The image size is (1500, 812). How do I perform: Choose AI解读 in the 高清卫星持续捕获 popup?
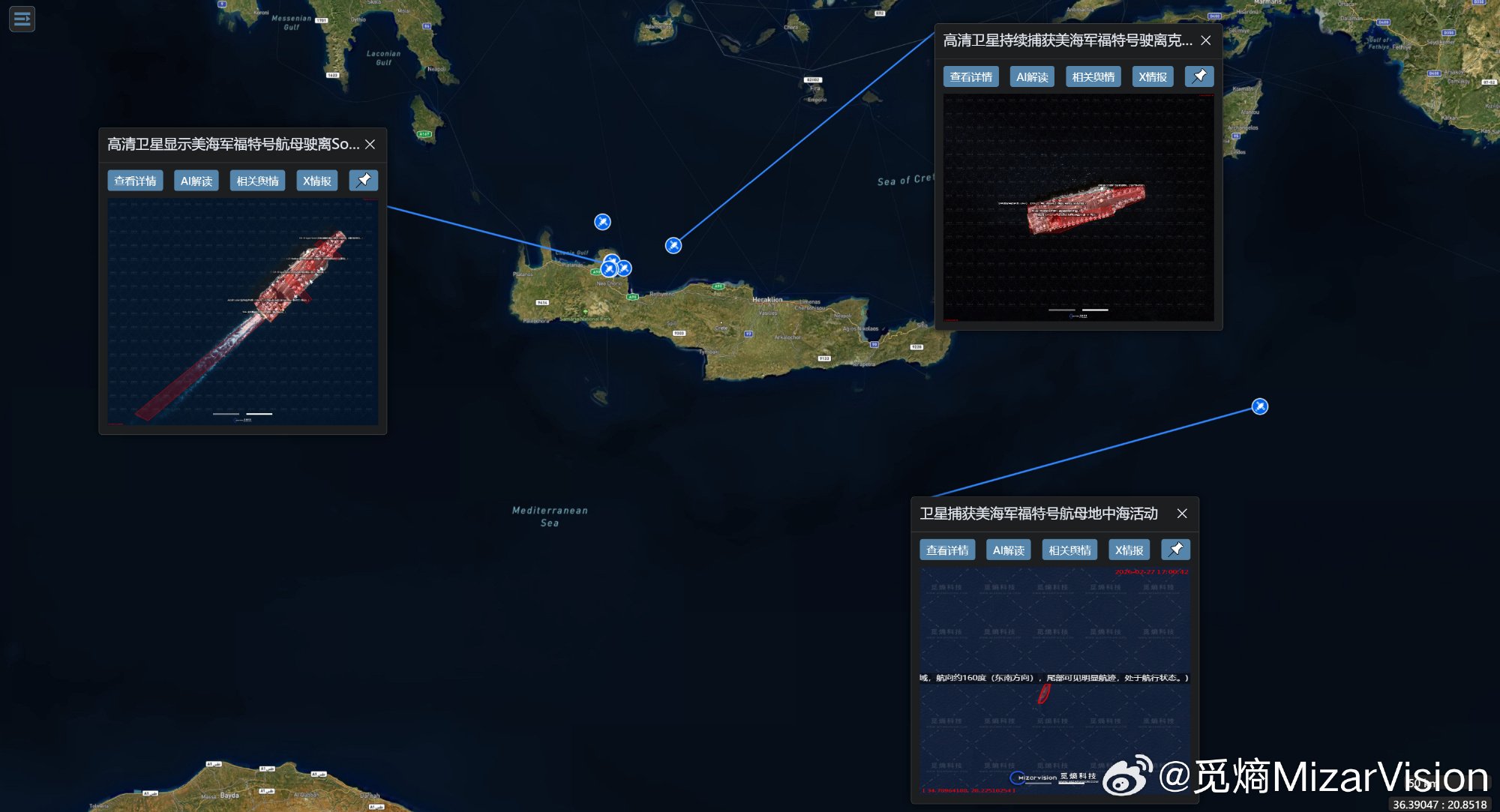[x=1032, y=77]
